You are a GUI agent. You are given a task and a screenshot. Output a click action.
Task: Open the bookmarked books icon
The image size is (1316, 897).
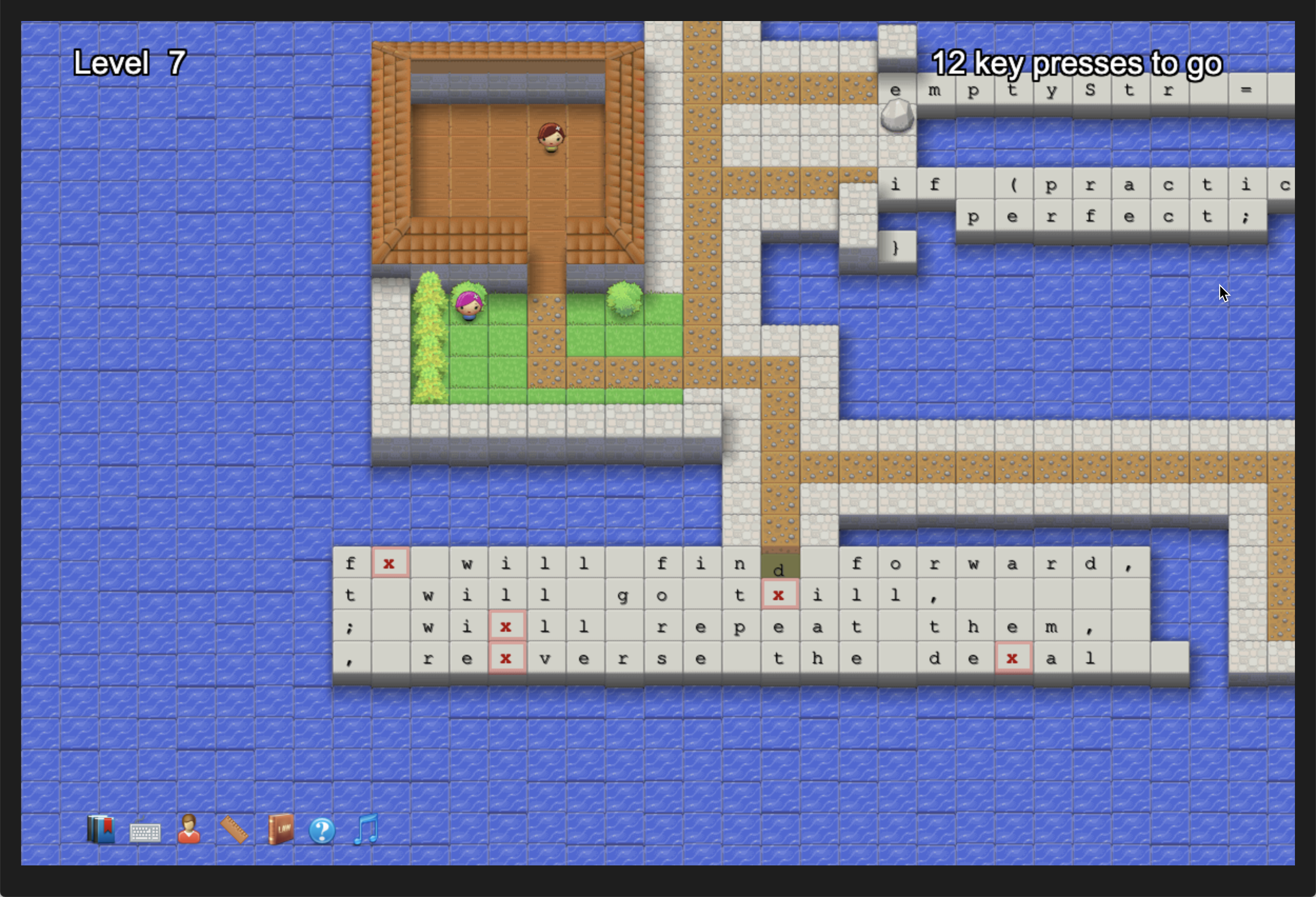[101, 830]
